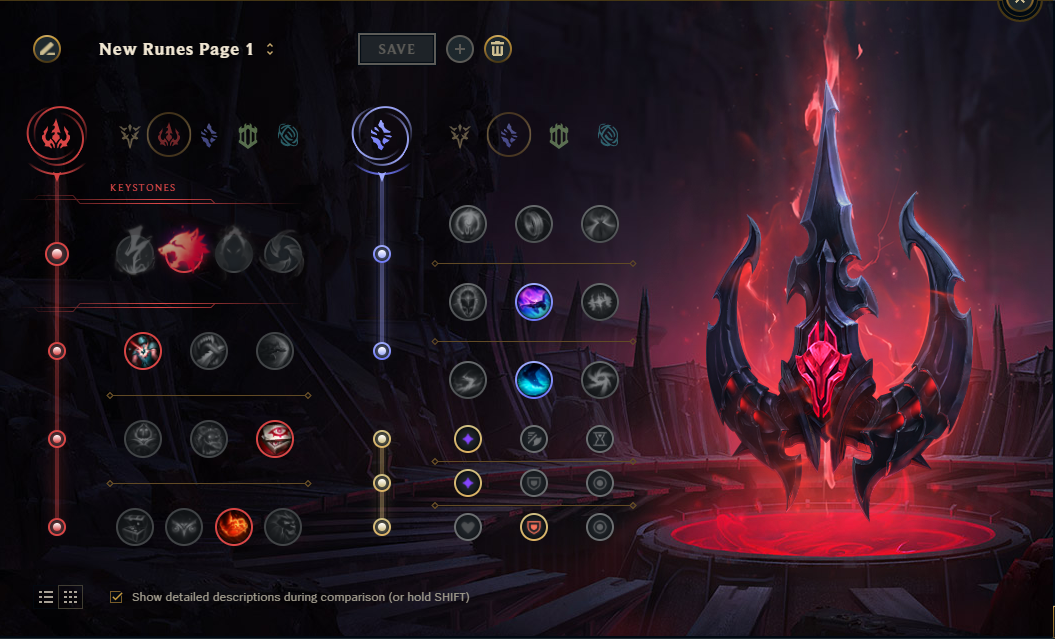
Task: Switch primary path to green Resolve
Action: (x=248, y=135)
